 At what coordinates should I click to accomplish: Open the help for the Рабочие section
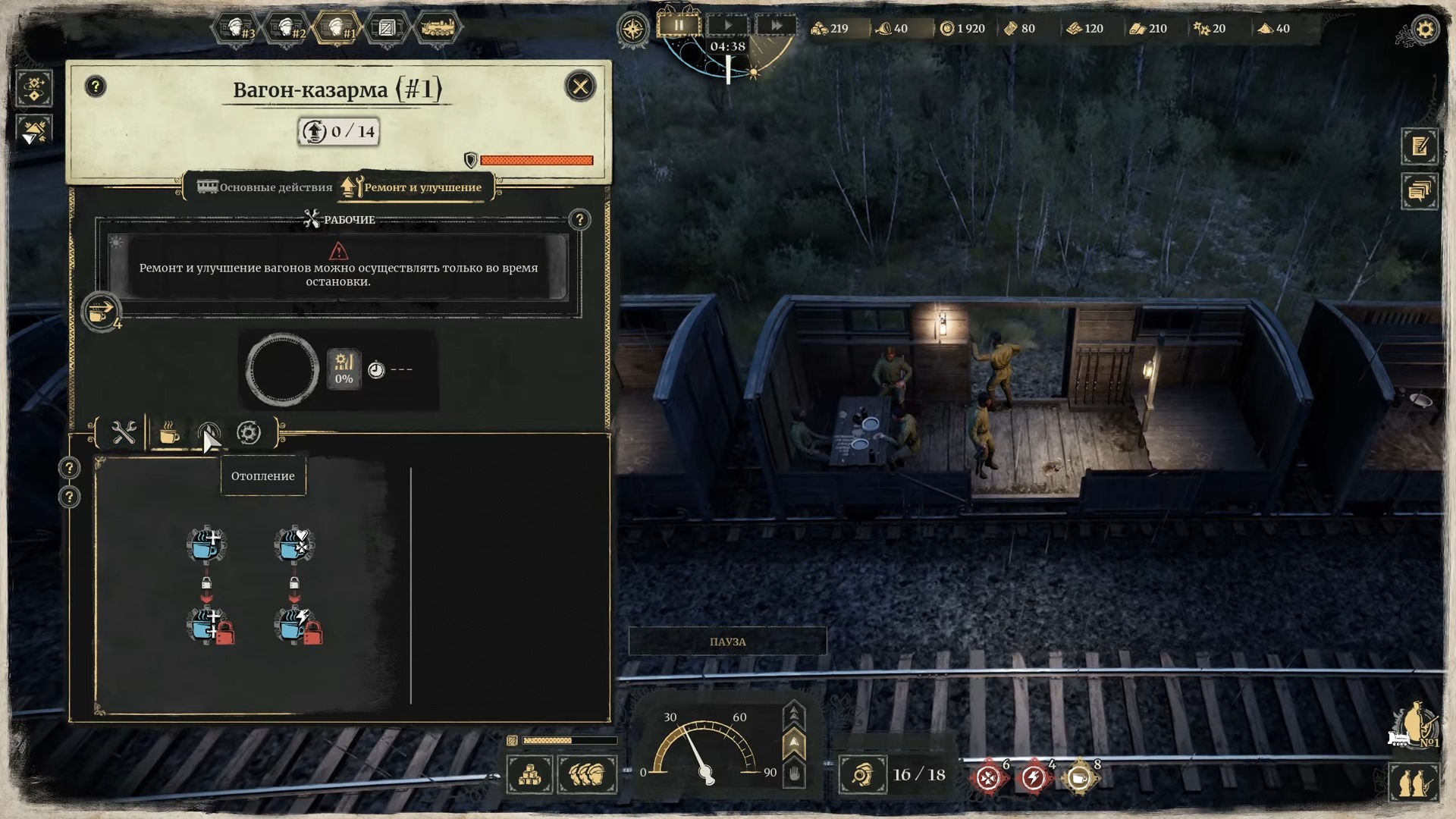tap(579, 220)
